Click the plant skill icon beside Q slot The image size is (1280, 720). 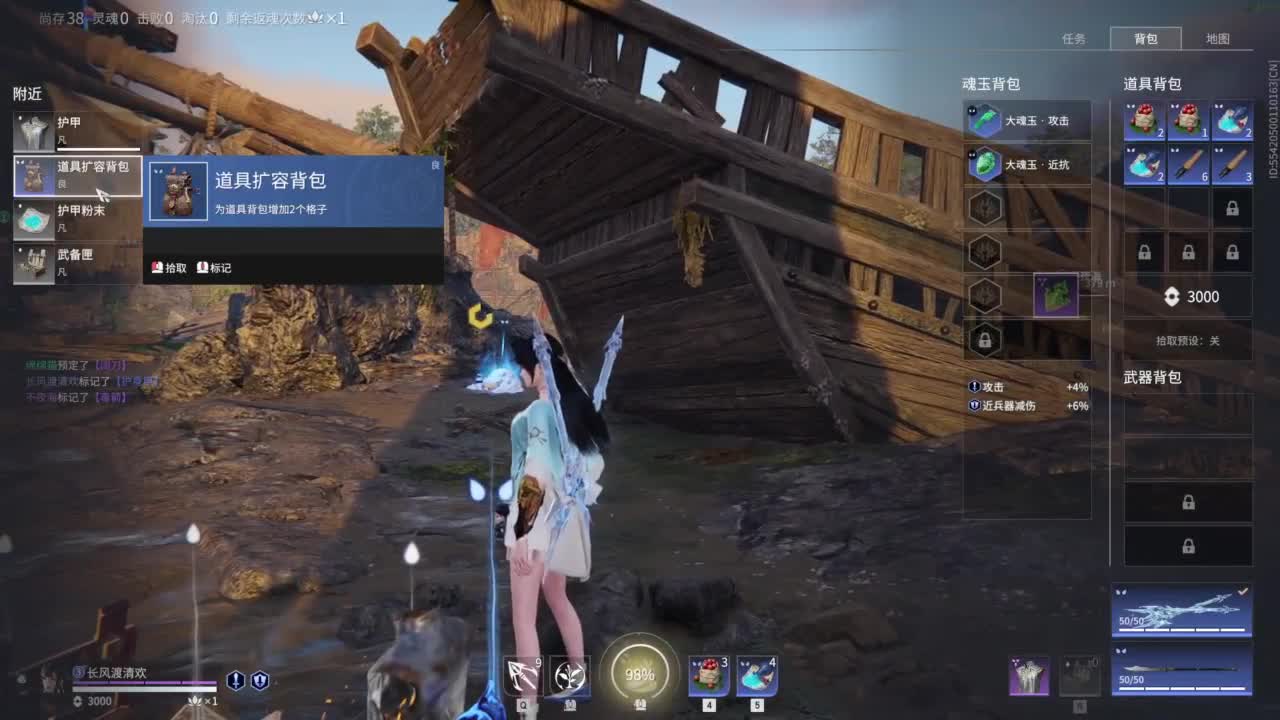[x=567, y=677]
